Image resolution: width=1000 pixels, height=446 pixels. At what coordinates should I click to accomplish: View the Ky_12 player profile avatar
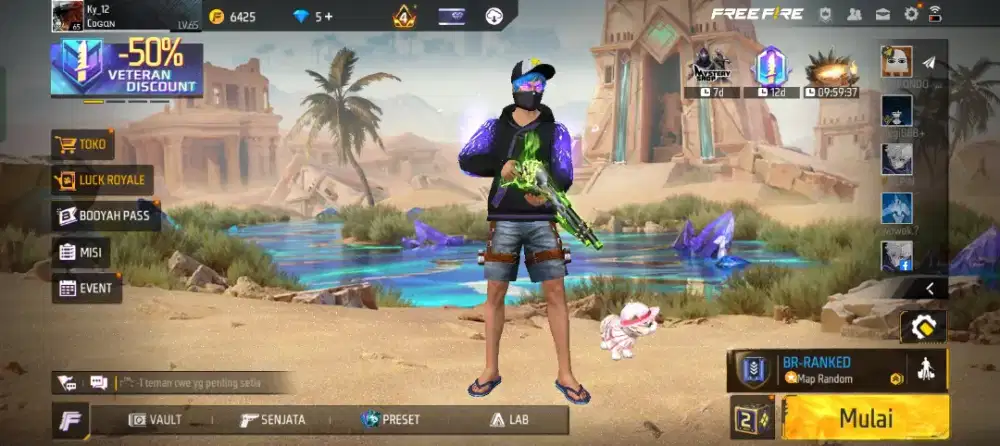coord(68,15)
